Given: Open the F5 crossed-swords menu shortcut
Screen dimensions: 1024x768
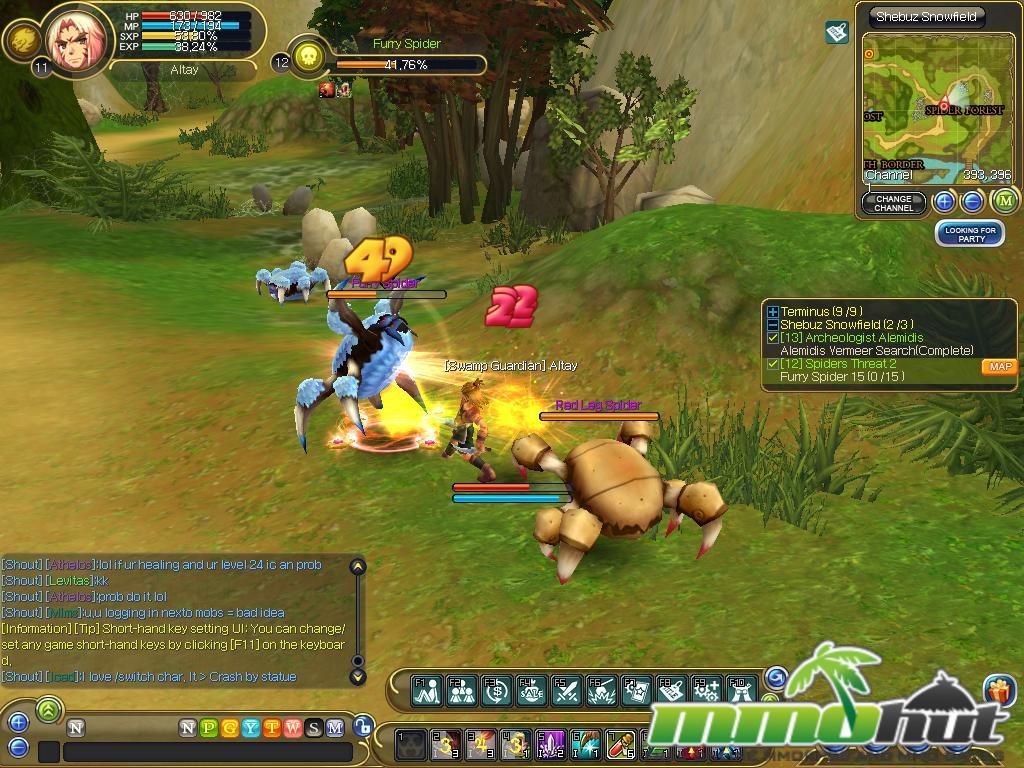Looking at the screenshot, I should pyautogui.click(x=566, y=689).
